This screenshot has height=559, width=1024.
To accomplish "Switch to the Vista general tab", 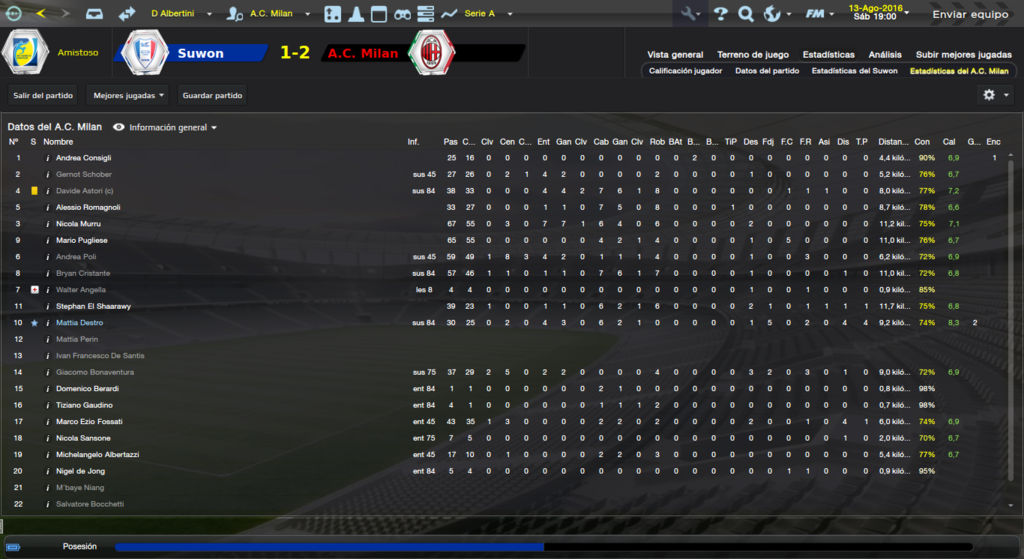I will (676, 54).
